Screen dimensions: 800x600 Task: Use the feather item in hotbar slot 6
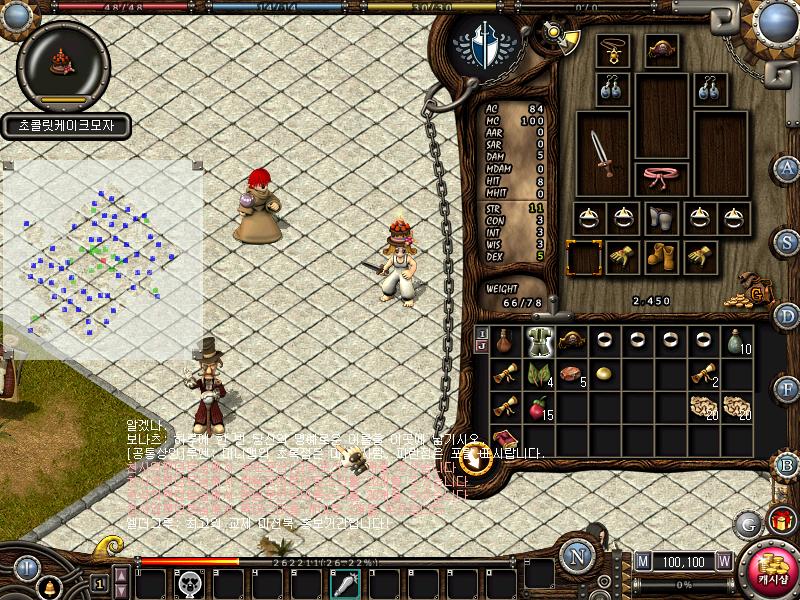pos(346,583)
